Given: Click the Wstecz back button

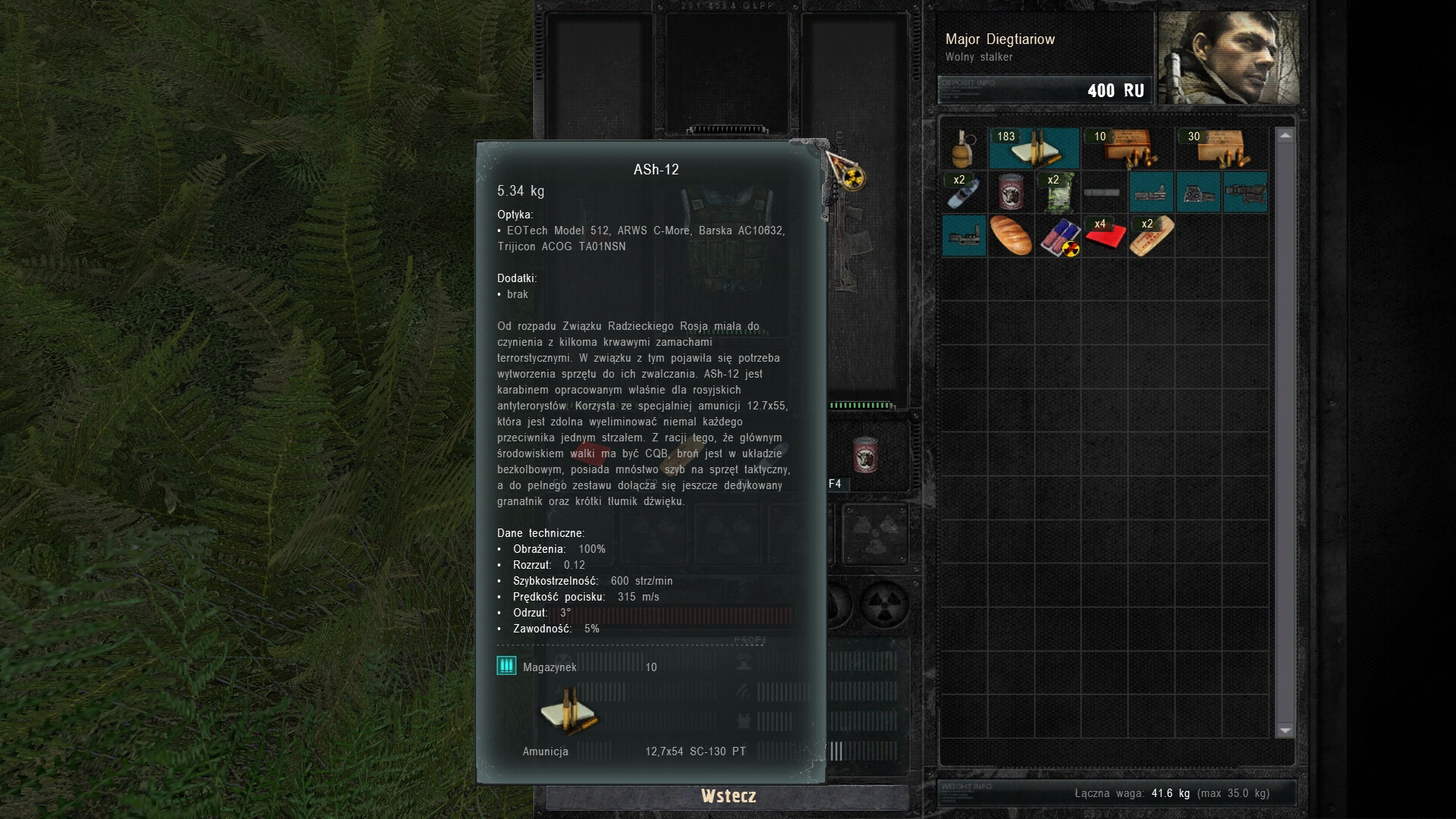Looking at the screenshot, I should coord(728,796).
